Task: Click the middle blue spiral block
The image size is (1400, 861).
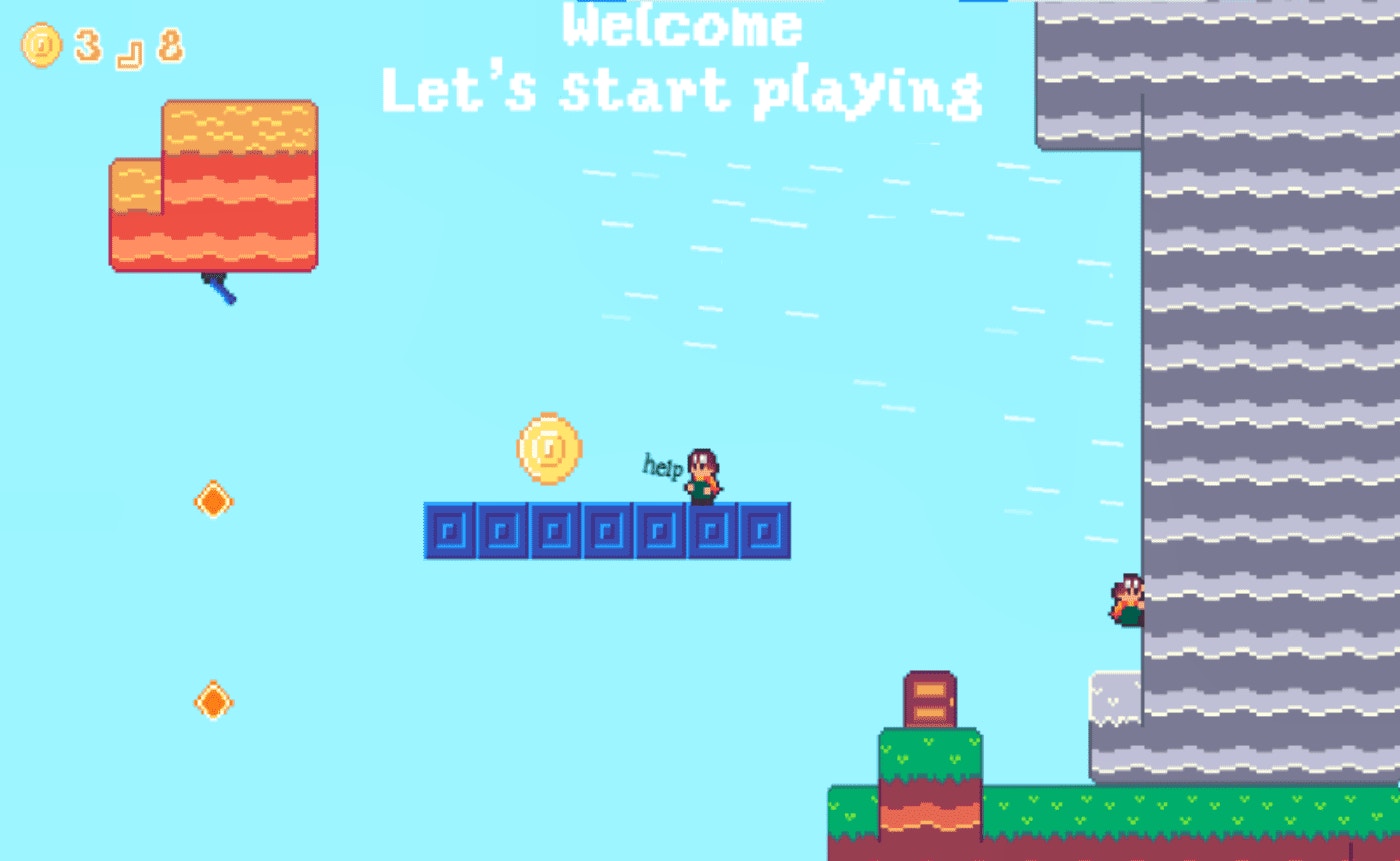Action: click(608, 530)
